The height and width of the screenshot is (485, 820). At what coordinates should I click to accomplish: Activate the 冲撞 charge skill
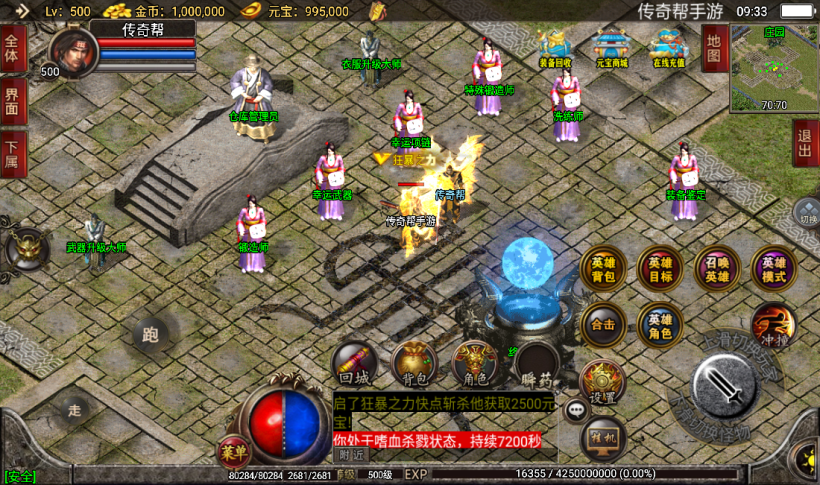[x=773, y=324]
